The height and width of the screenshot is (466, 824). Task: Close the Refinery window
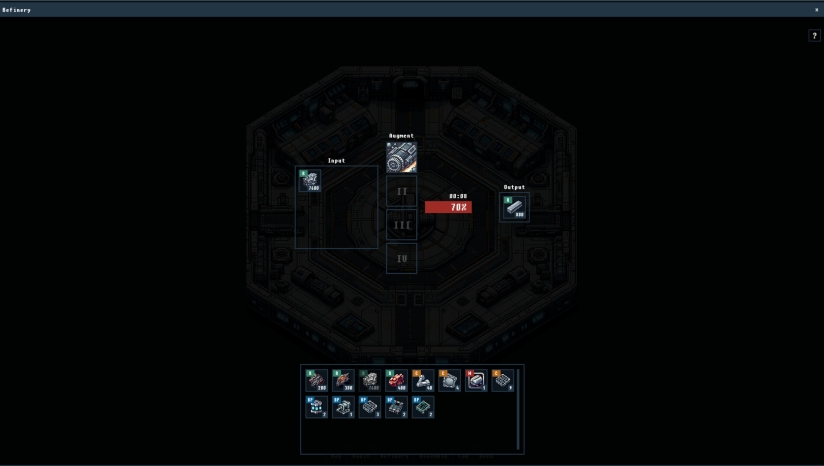pyautogui.click(x=816, y=9)
